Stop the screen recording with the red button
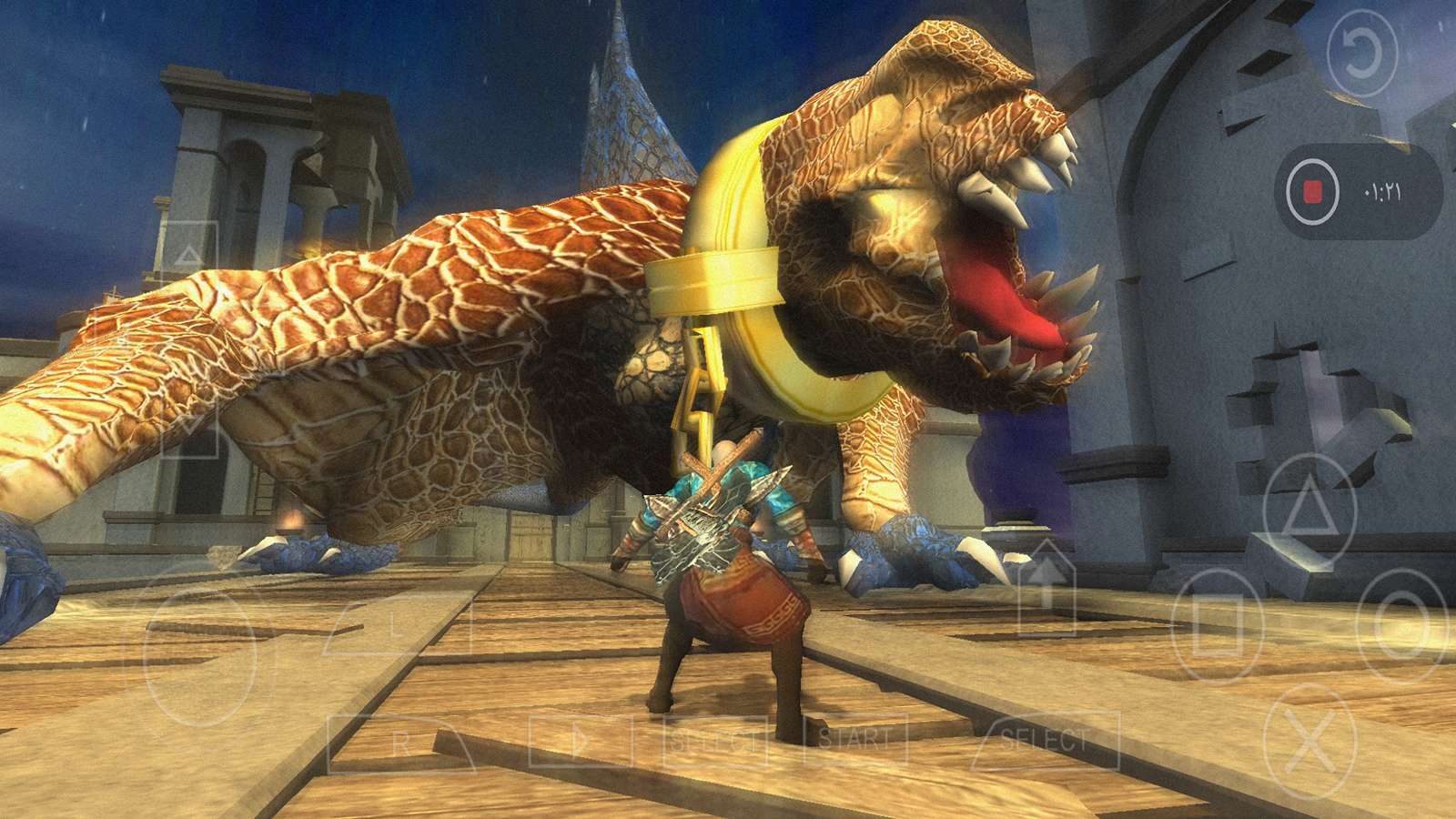The image size is (1456, 819). [1311, 192]
